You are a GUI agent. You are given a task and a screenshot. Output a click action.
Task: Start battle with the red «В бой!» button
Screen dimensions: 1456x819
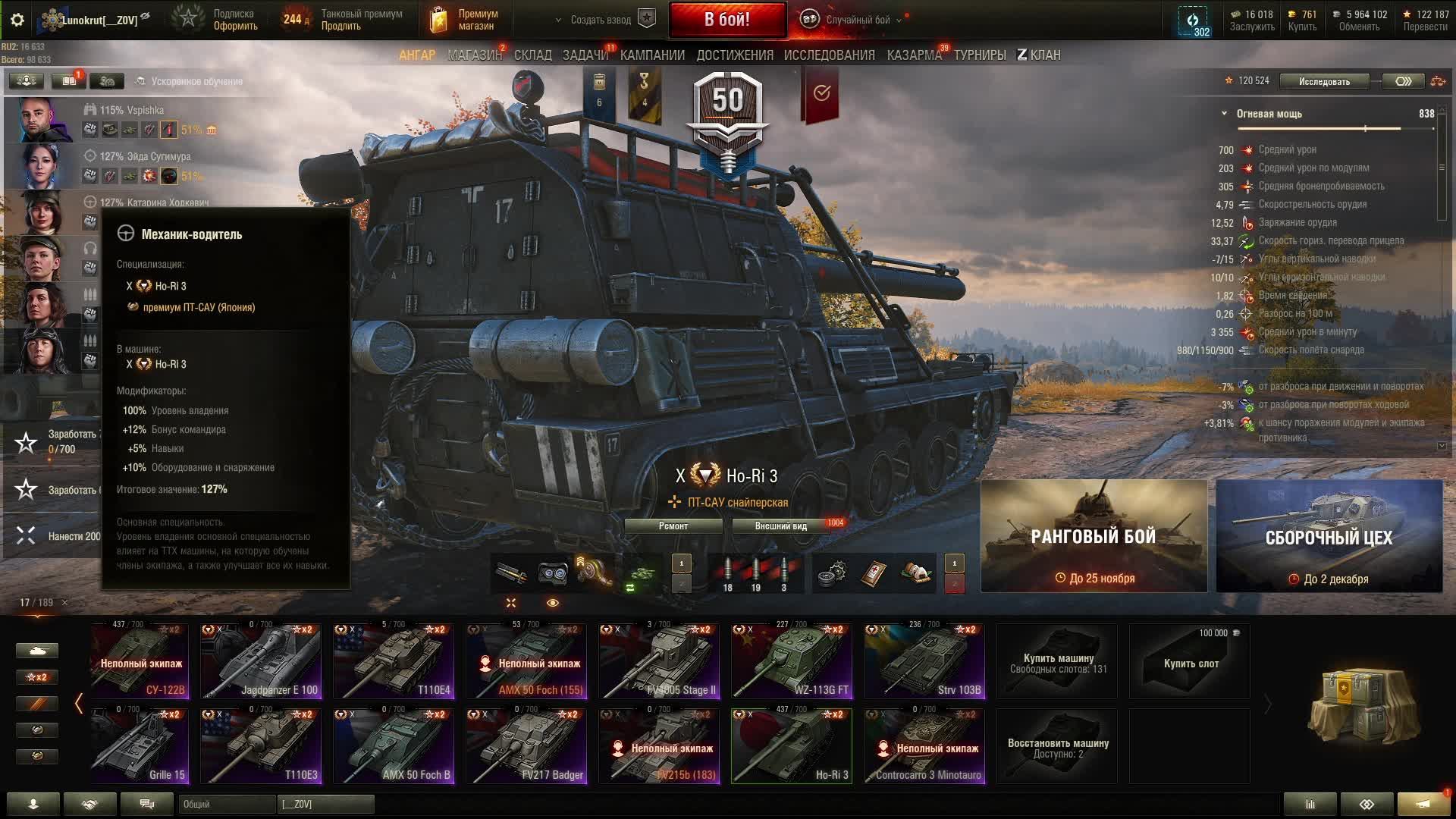[x=726, y=20]
